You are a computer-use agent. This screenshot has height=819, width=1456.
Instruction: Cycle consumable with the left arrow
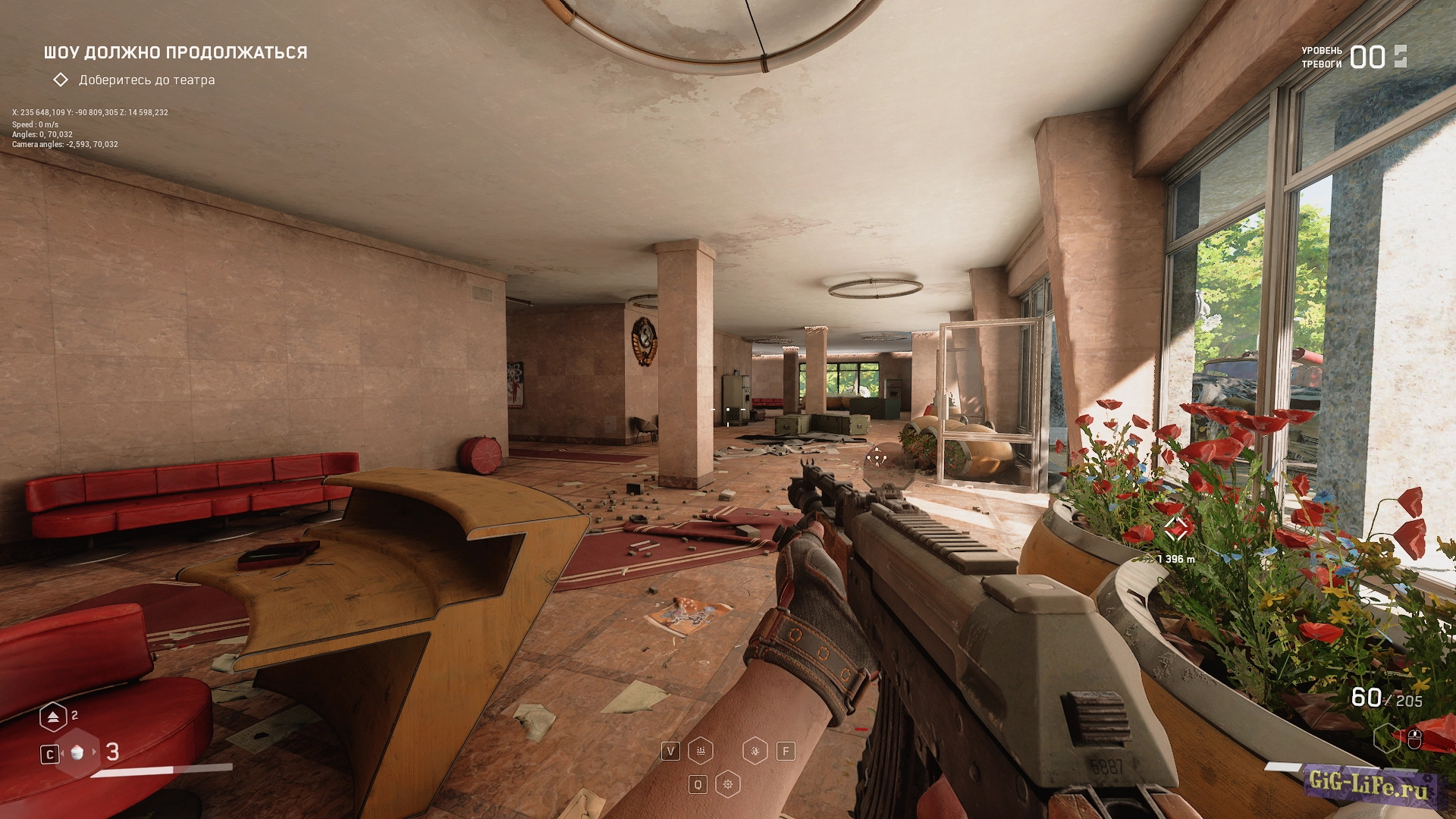pyautogui.click(x=61, y=752)
